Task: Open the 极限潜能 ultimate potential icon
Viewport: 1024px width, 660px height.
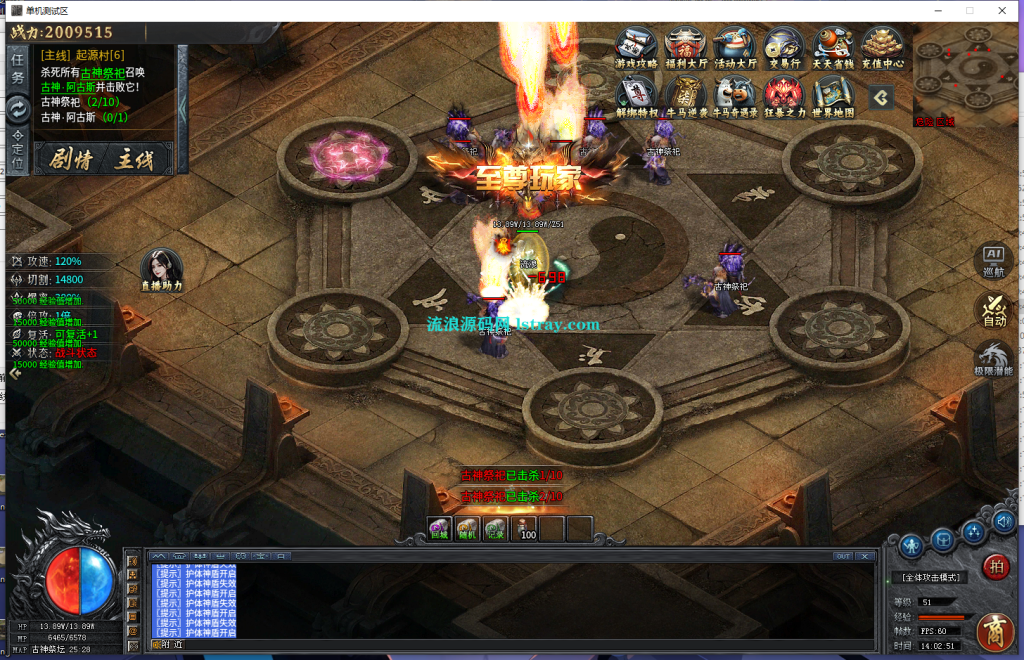Action: pyautogui.click(x=994, y=360)
